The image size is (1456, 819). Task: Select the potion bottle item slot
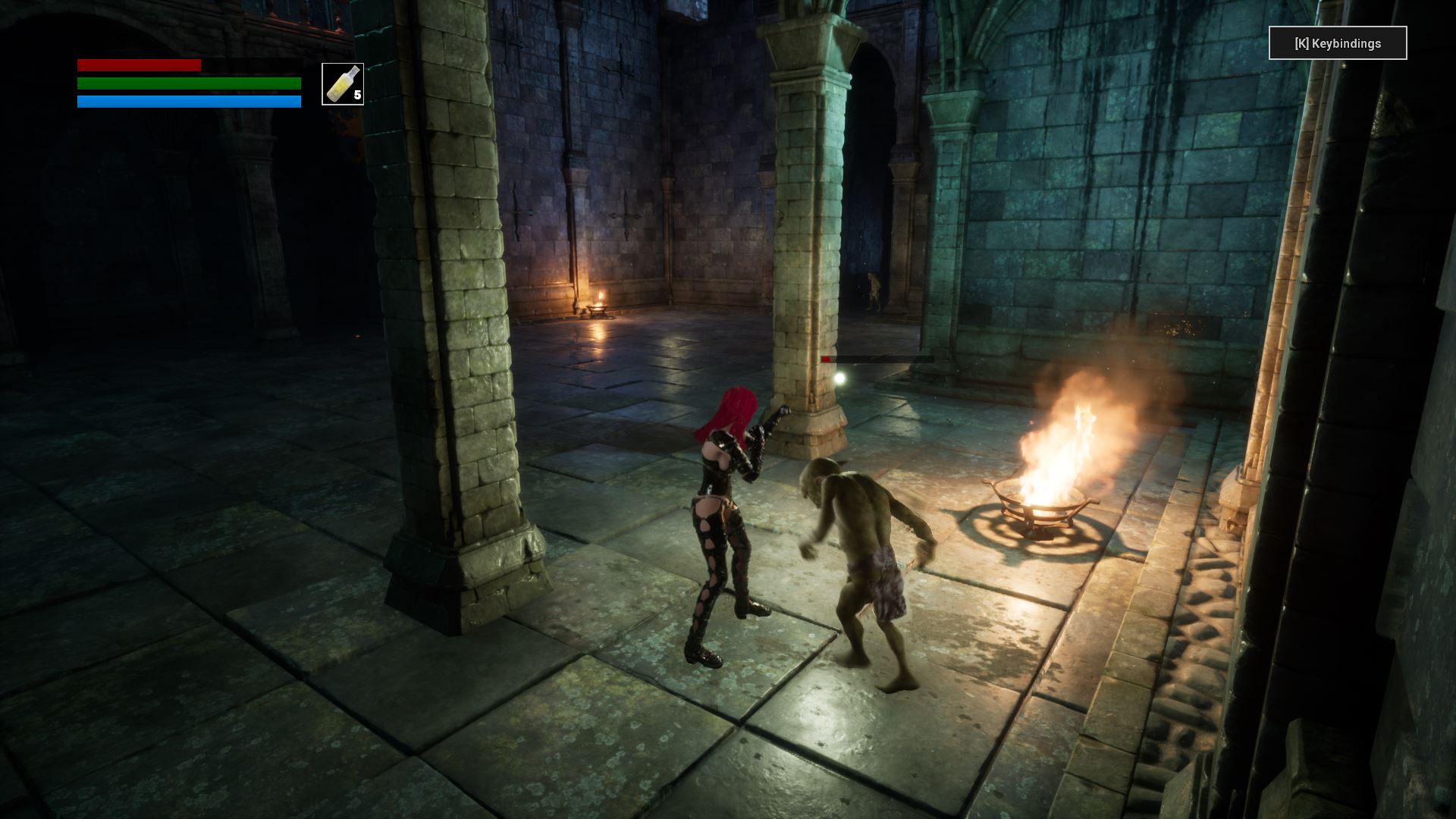point(343,84)
